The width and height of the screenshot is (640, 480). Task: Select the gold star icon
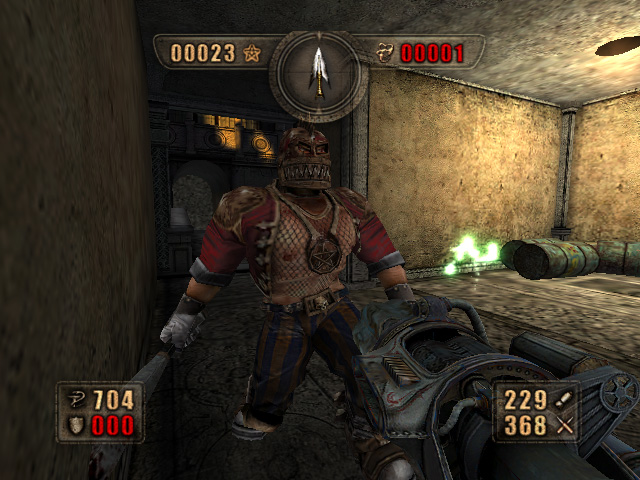pyautogui.click(x=252, y=53)
